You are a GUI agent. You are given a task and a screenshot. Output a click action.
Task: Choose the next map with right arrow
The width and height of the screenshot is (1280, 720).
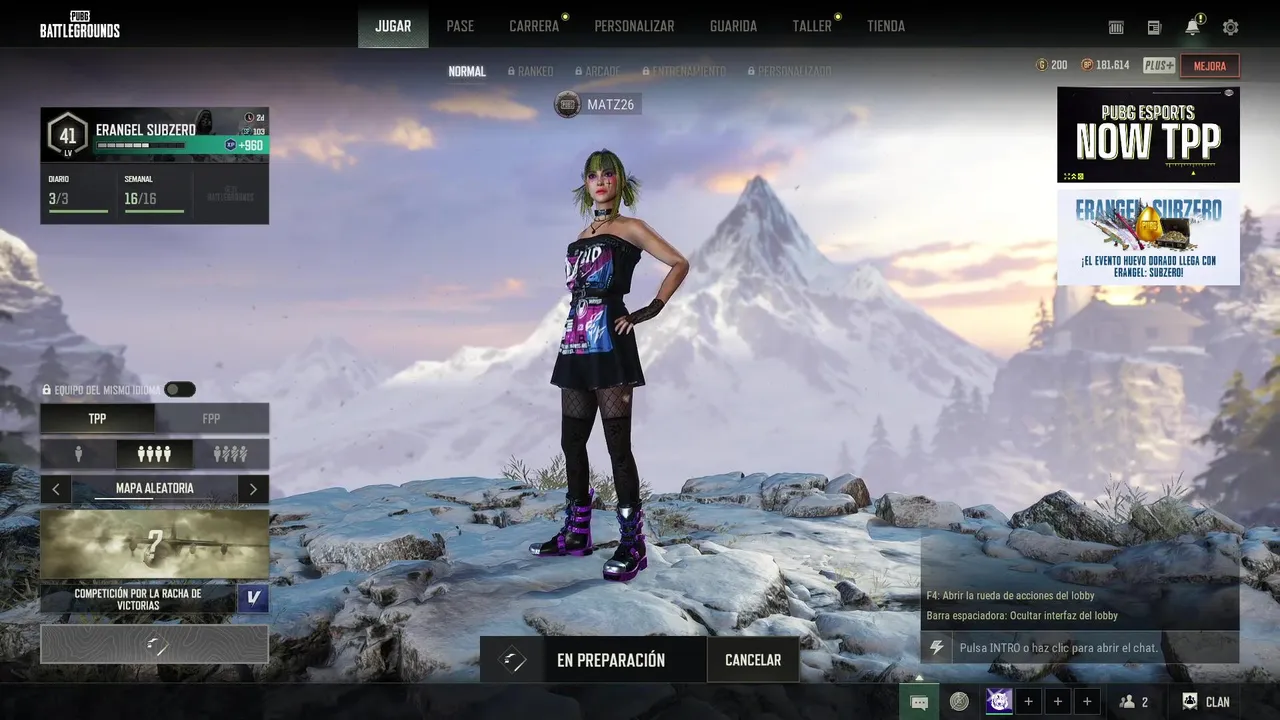[x=253, y=489]
